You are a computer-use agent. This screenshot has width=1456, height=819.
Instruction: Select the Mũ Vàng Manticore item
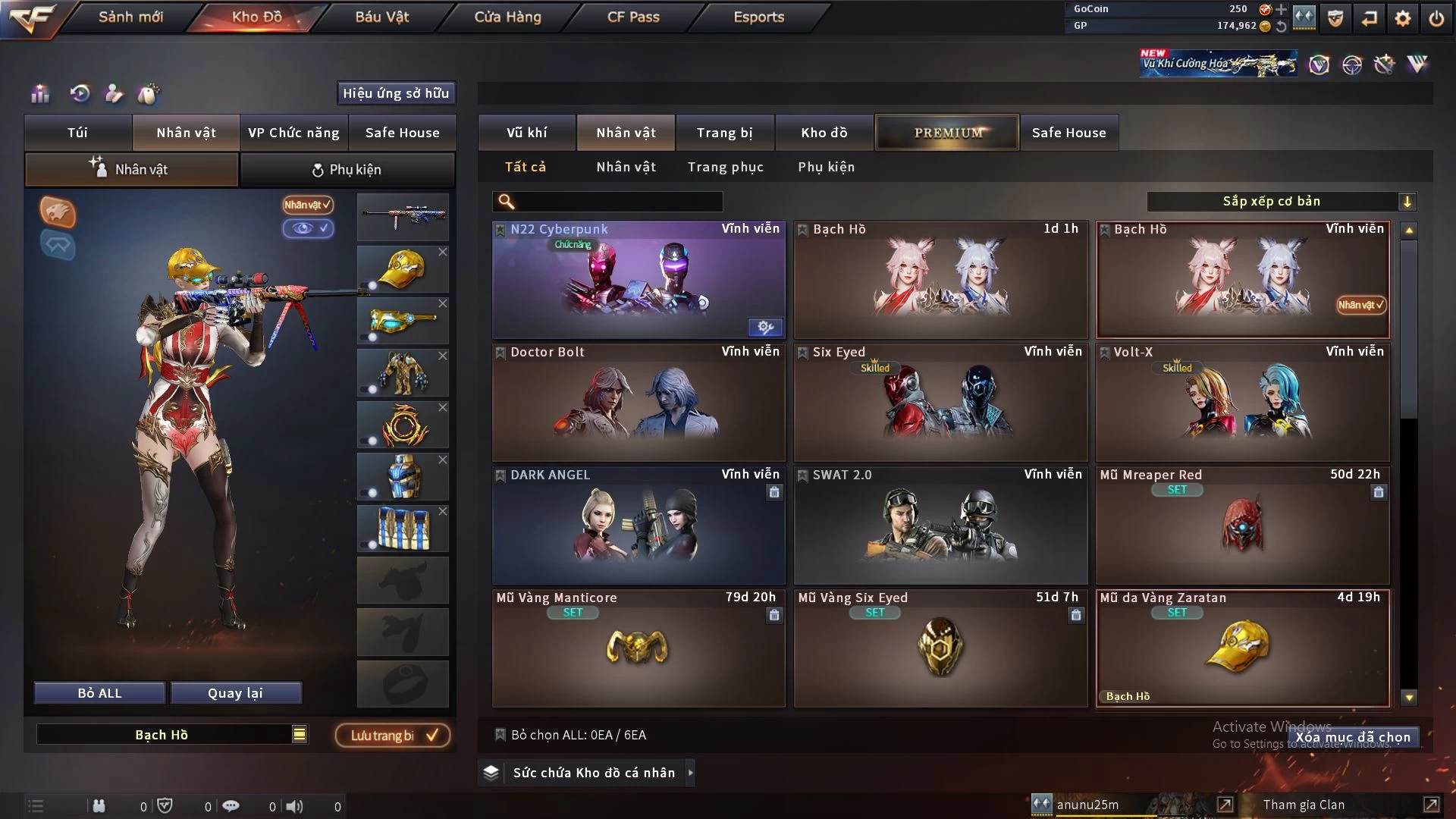point(638,648)
